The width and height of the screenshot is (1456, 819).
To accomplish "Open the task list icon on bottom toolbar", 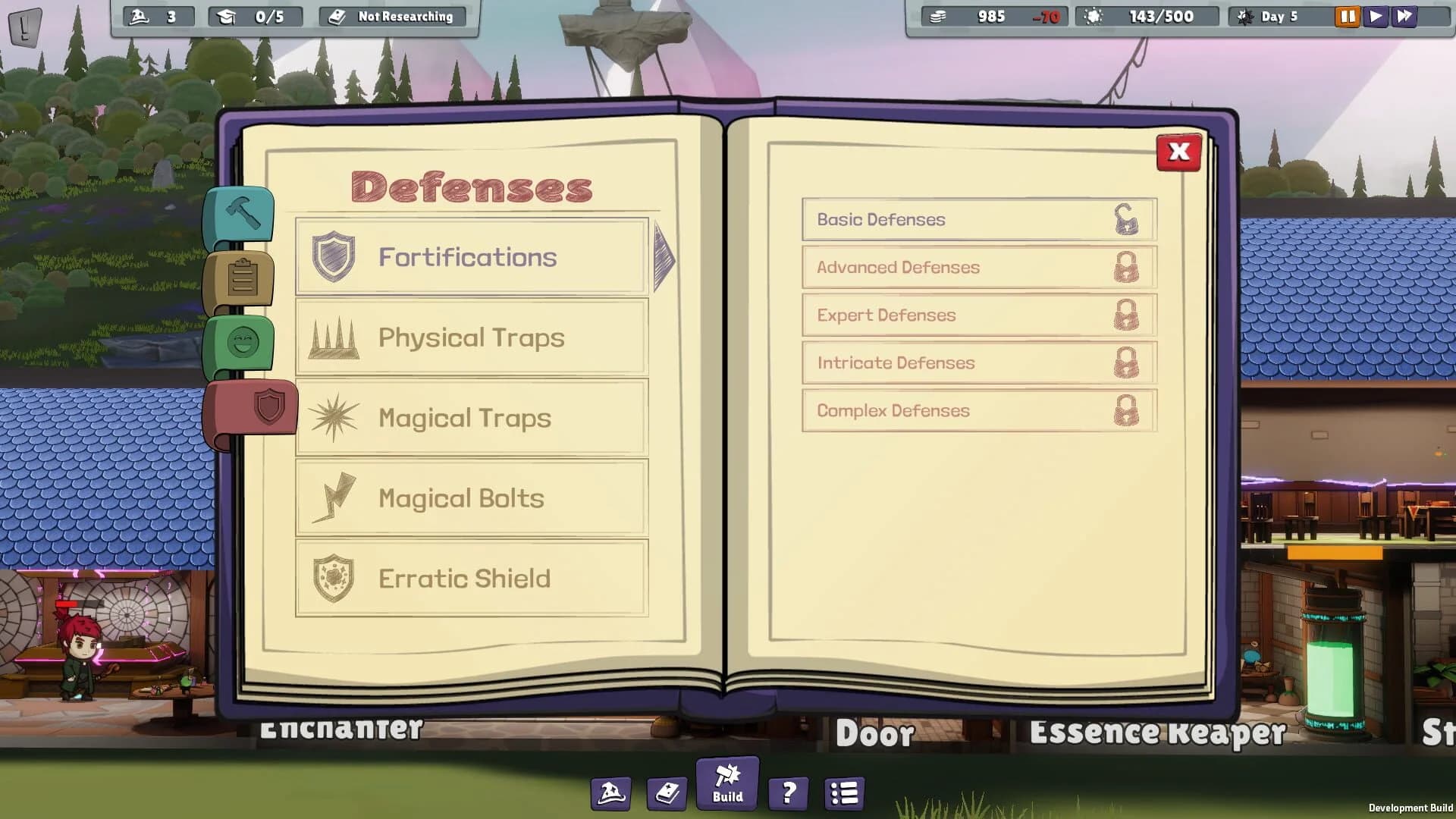I will (843, 794).
